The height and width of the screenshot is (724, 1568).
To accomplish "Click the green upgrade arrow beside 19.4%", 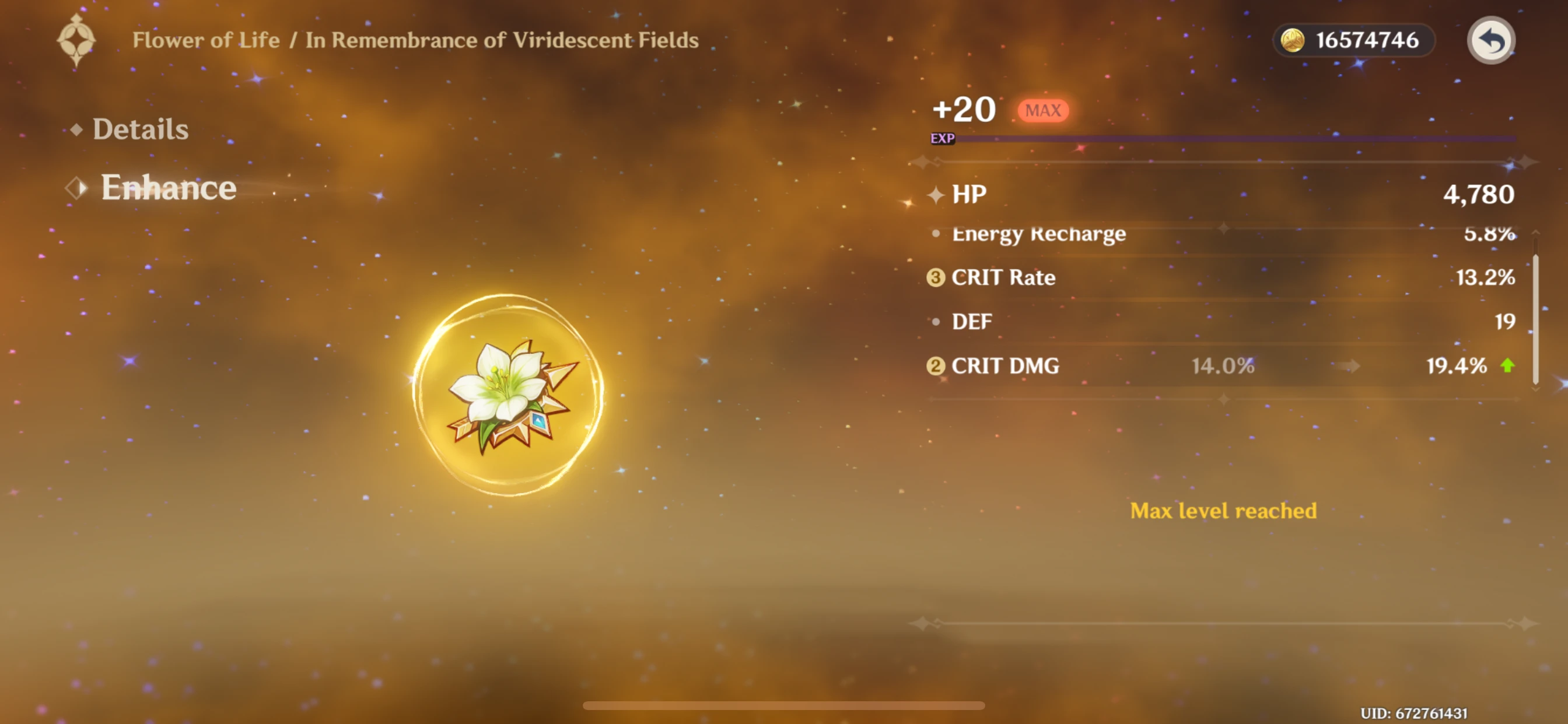I will coord(1508,365).
